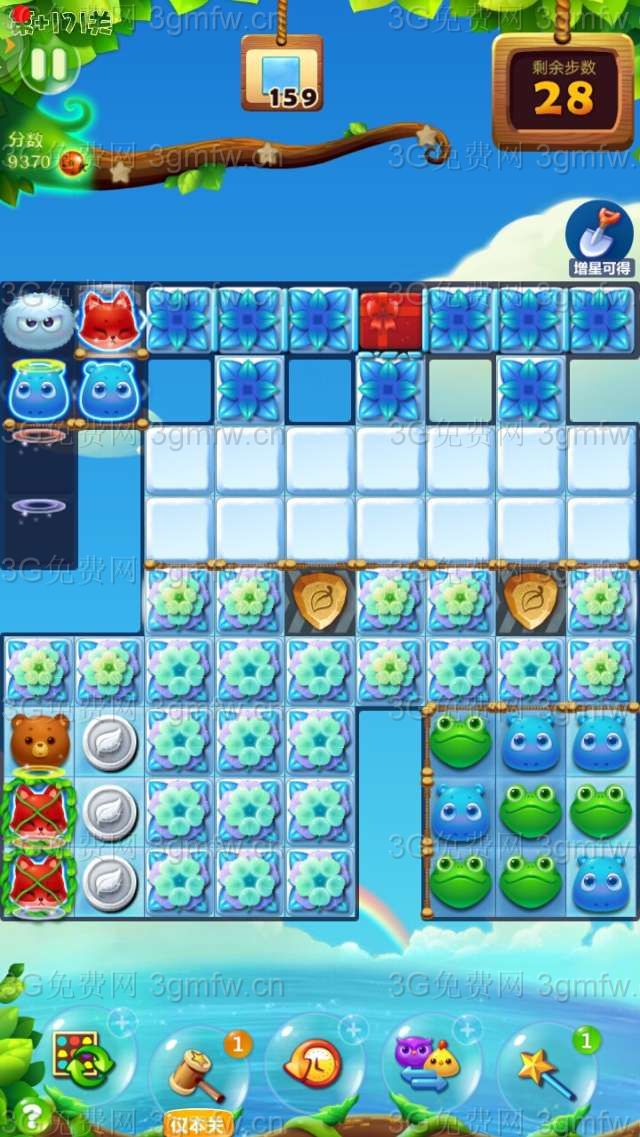Open the shovel star-boost button
Viewport: 640px width, 1137px height.
pyautogui.click(x=599, y=238)
